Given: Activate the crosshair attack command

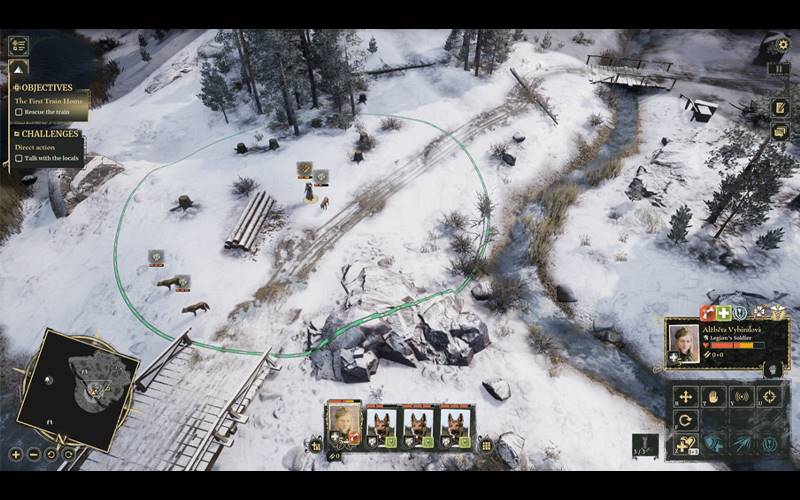Looking at the screenshot, I should [x=770, y=396].
